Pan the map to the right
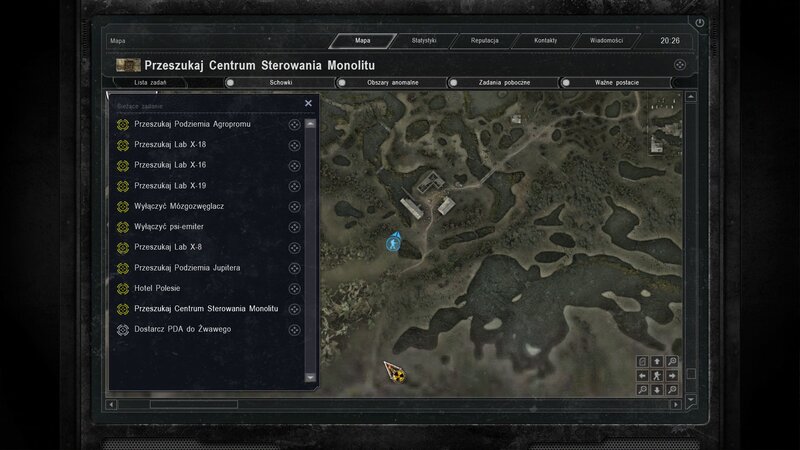Image resolution: width=800 pixels, height=450 pixels. (x=671, y=375)
